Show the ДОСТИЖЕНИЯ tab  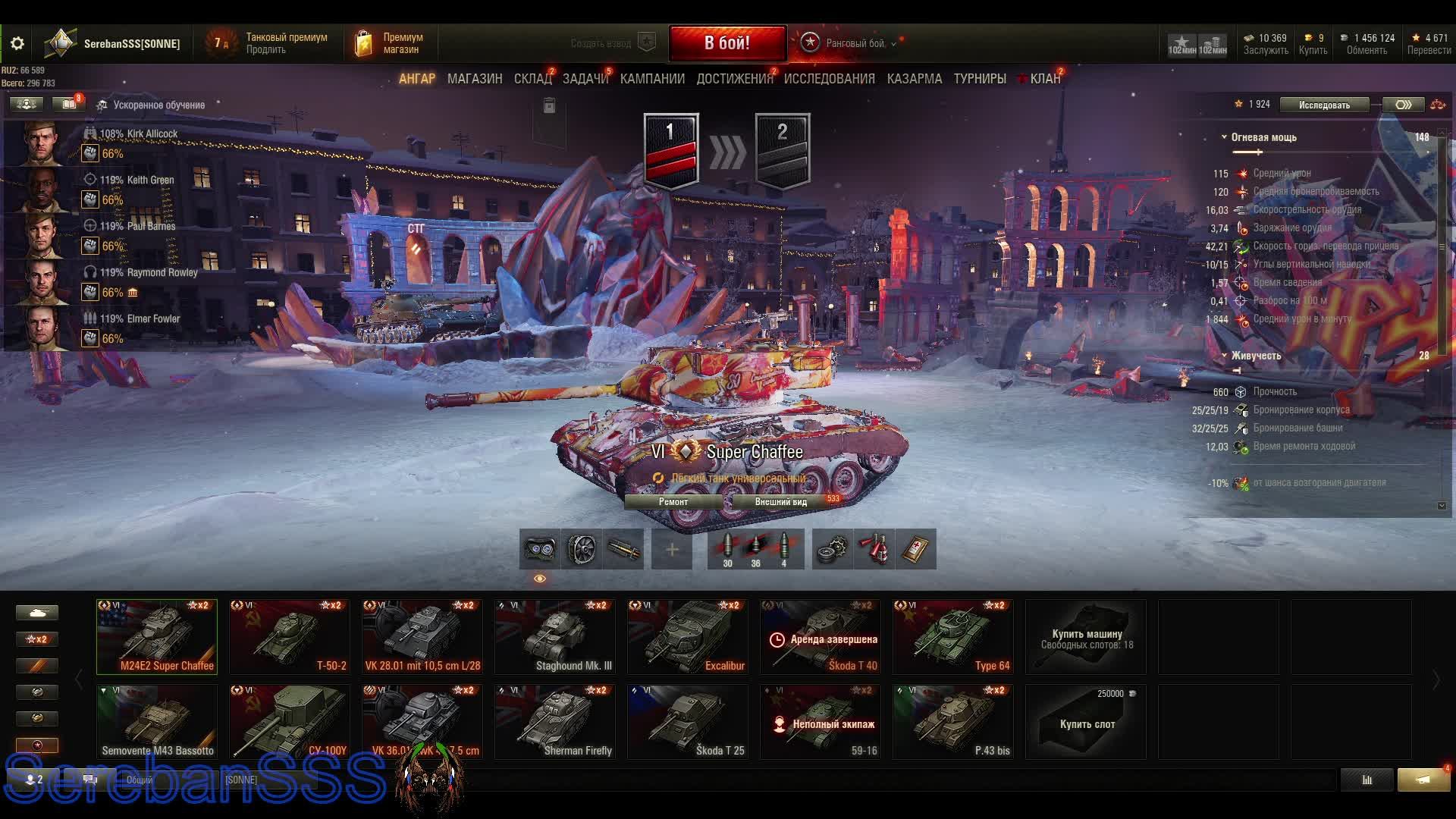pos(733,79)
